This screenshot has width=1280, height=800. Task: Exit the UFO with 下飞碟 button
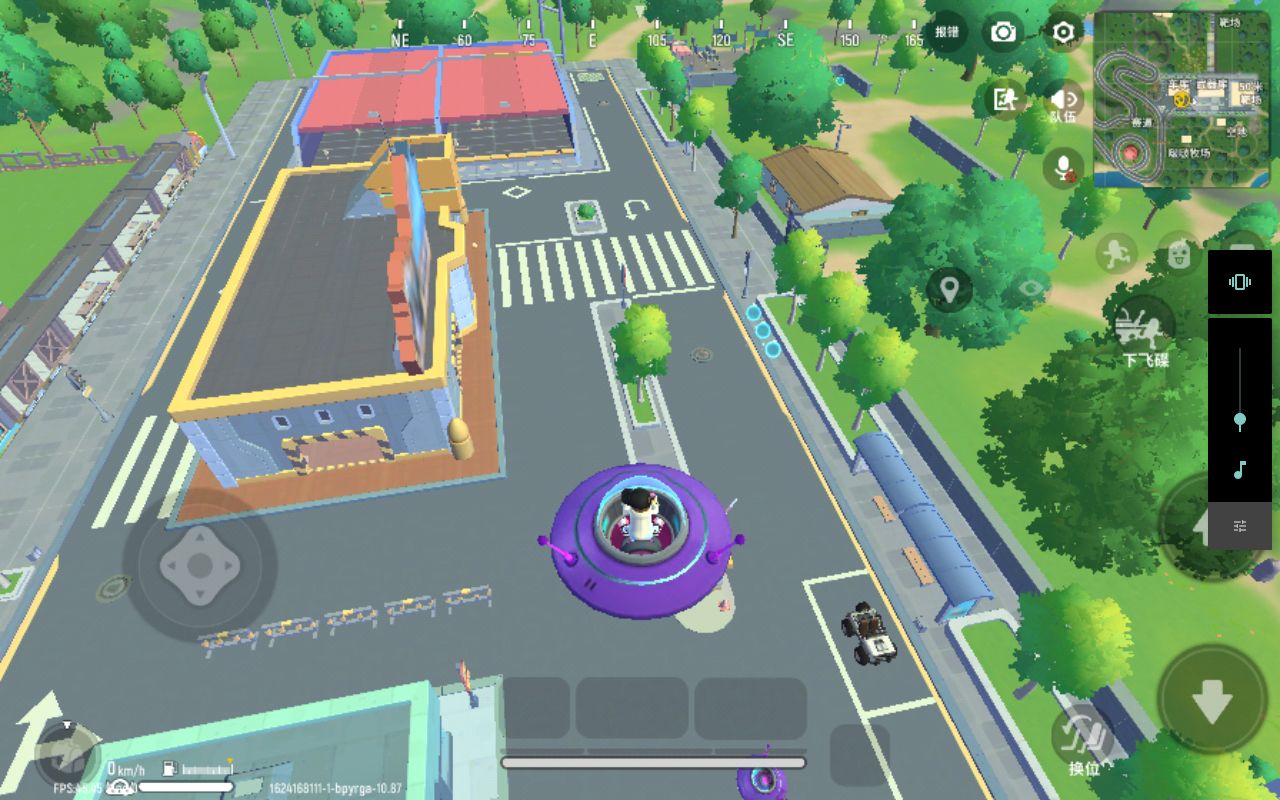click(1144, 330)
